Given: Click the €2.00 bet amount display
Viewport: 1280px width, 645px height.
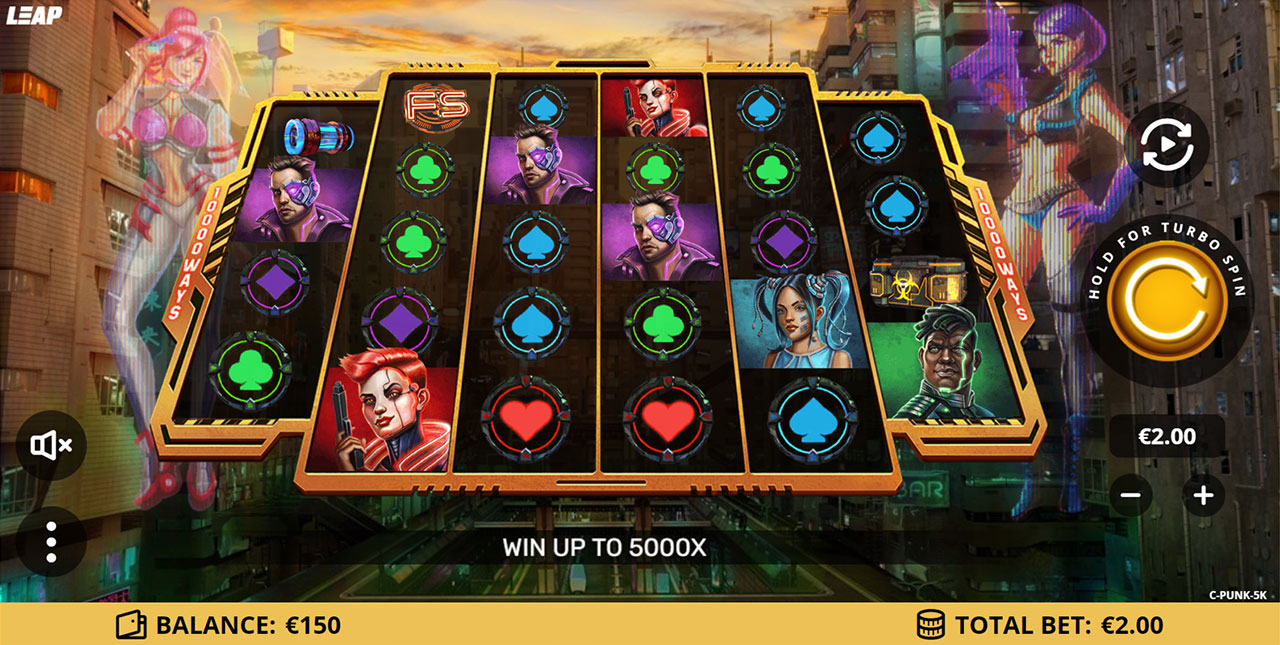Looking at the screenshot, I should (x=1167, y=436).
